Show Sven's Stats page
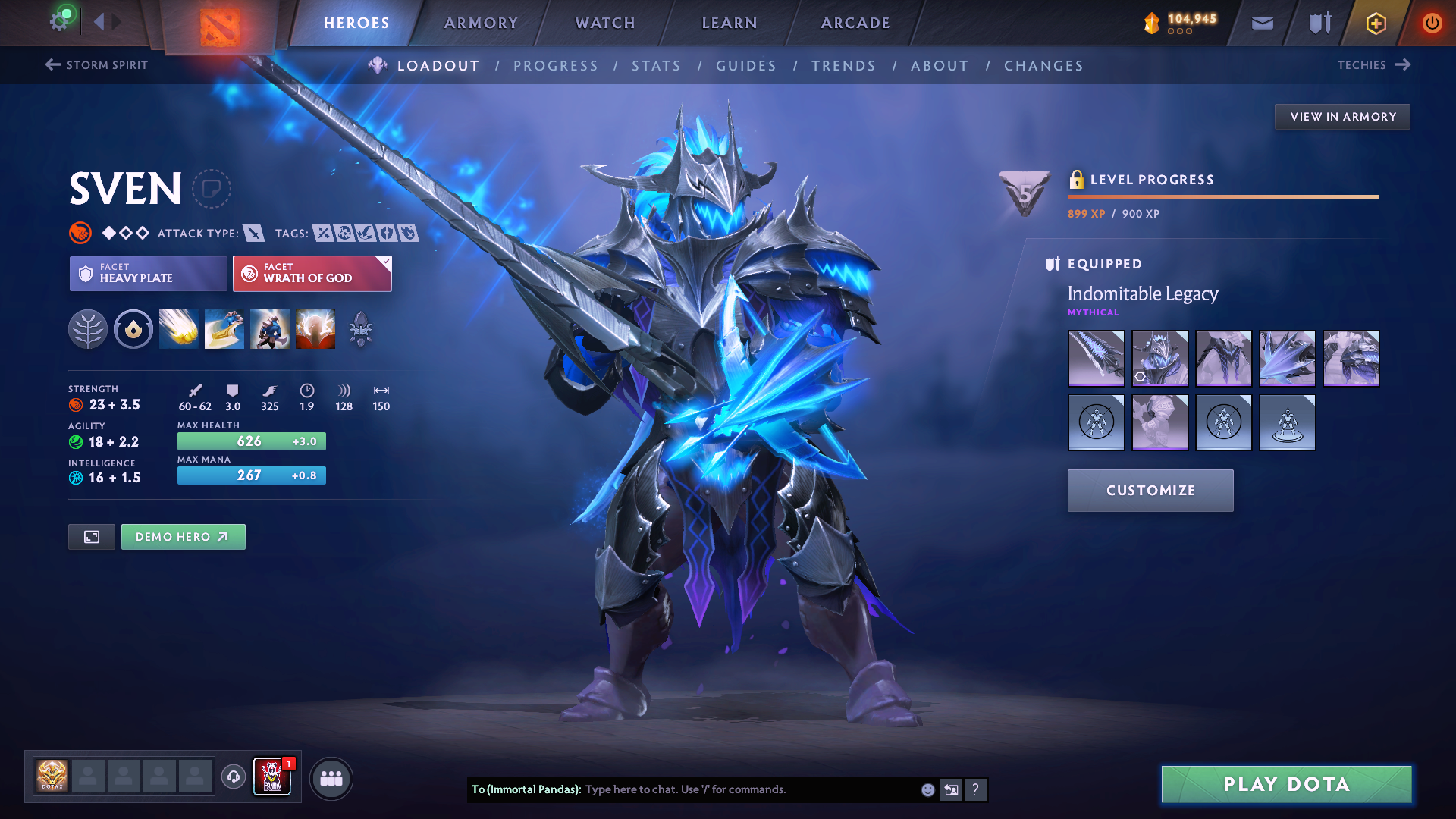The image size is (1456, 819). tap(656, 66)
